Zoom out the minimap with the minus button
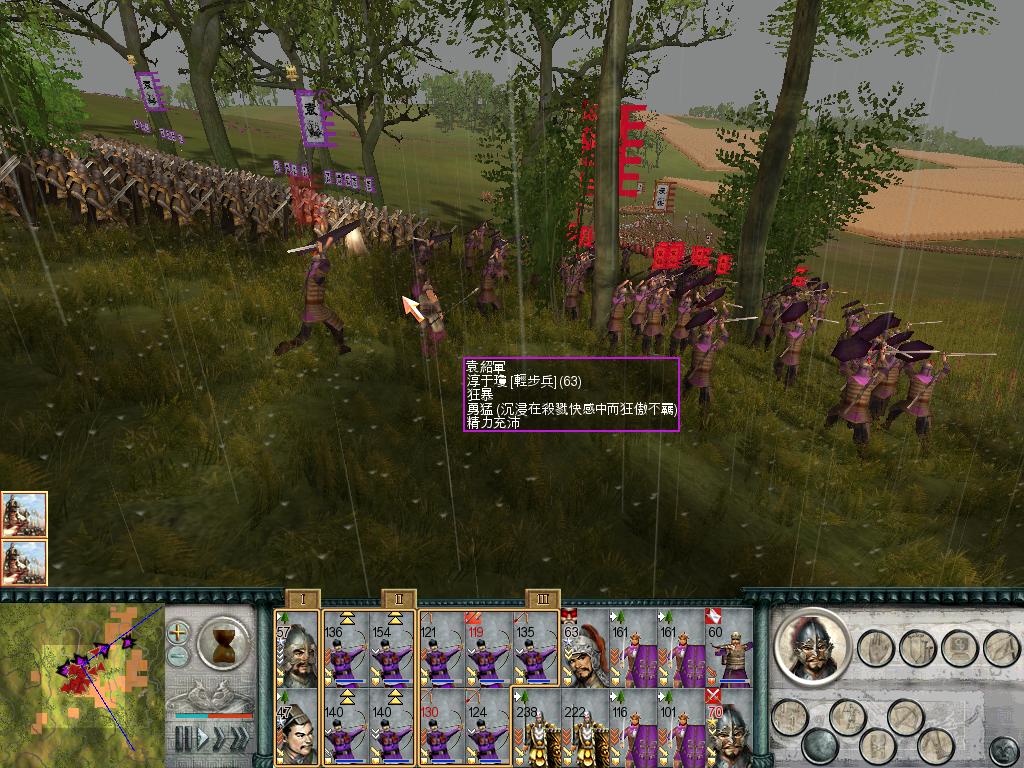This screenshot has width=1024, height=768. point(178,656)
